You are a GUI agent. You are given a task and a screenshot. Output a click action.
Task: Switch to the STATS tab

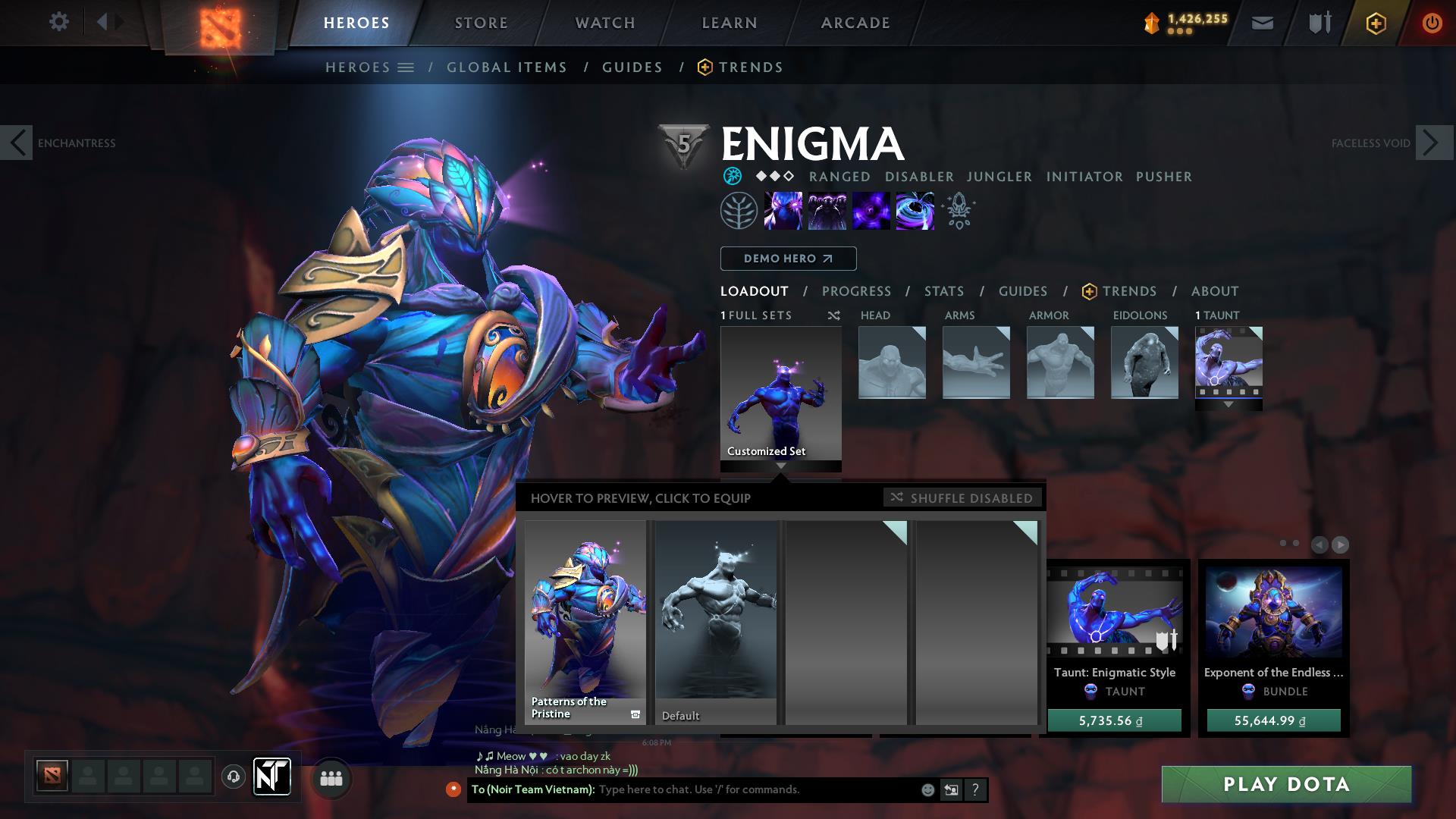pos(943,291)
